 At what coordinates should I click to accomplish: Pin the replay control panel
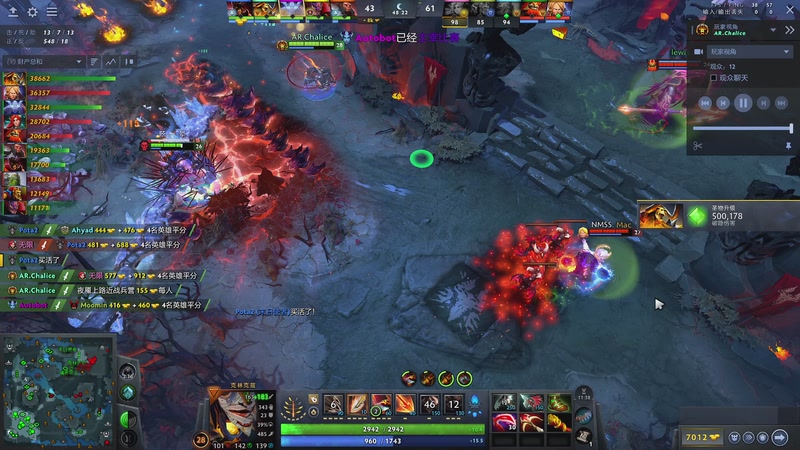(x=788, y=146)
